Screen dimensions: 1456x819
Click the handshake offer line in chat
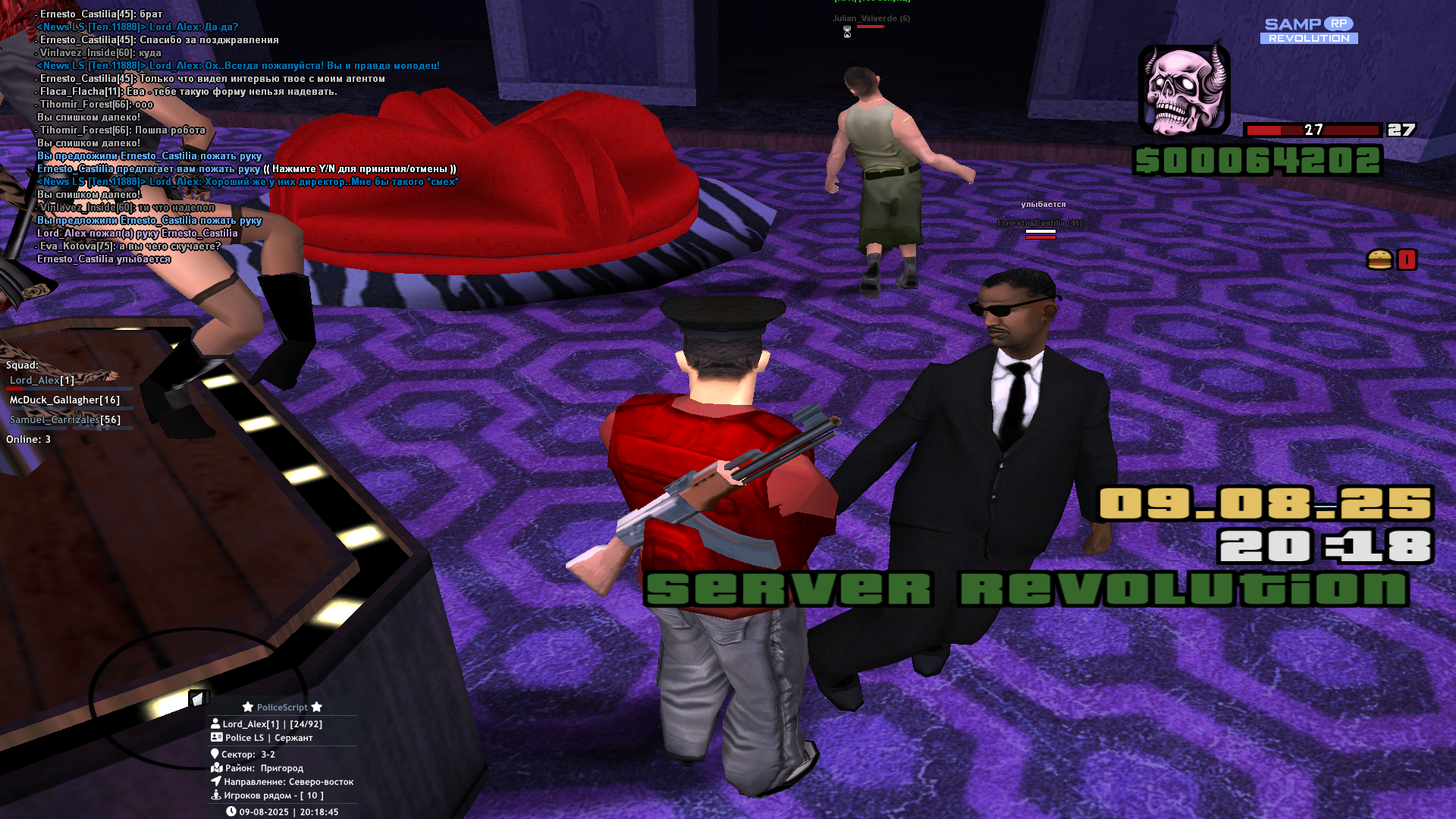click(x=246, y=168)
